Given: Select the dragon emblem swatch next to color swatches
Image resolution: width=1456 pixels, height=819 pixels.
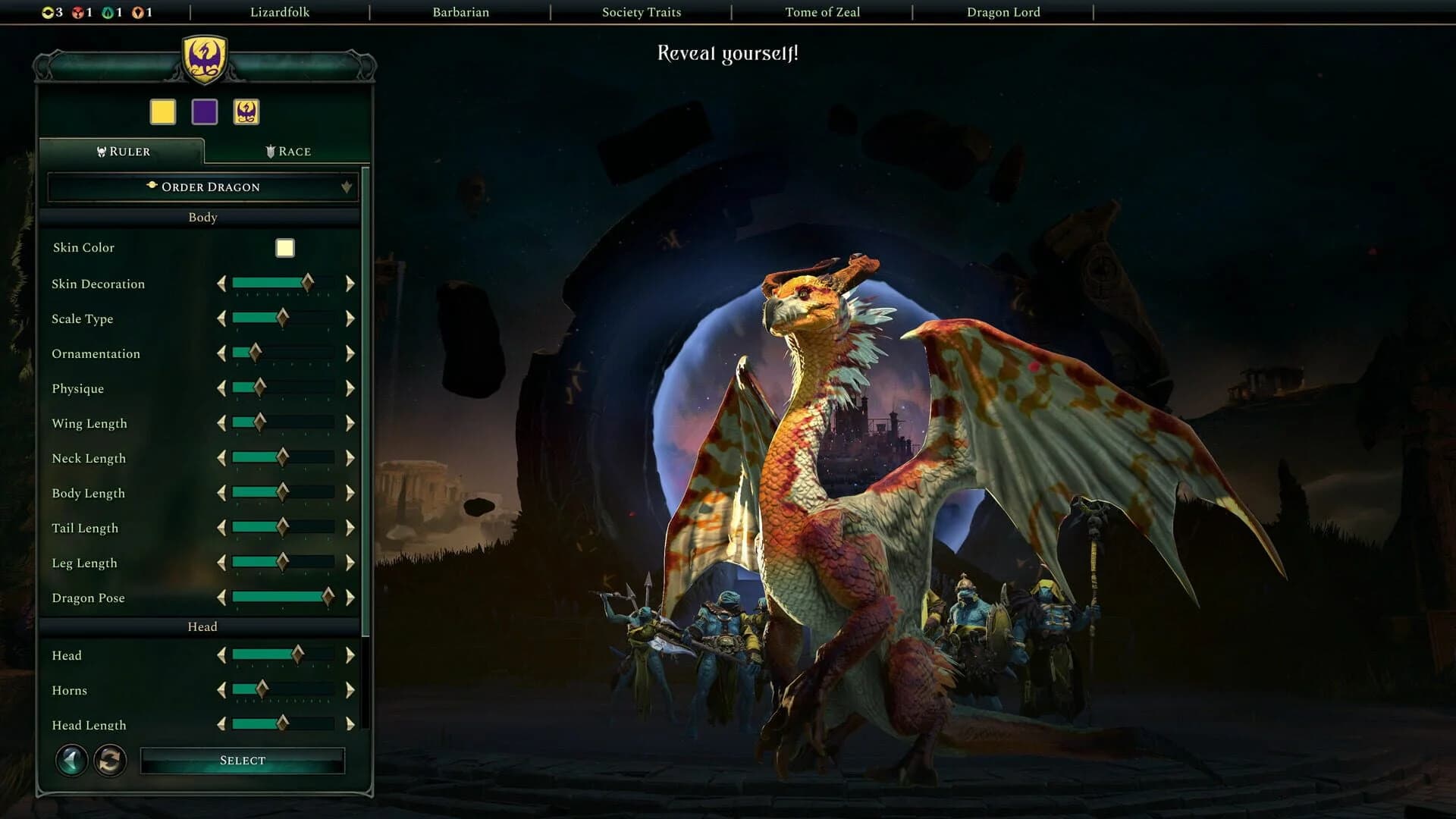Looking at the screenshot, I should pos(245,111).
